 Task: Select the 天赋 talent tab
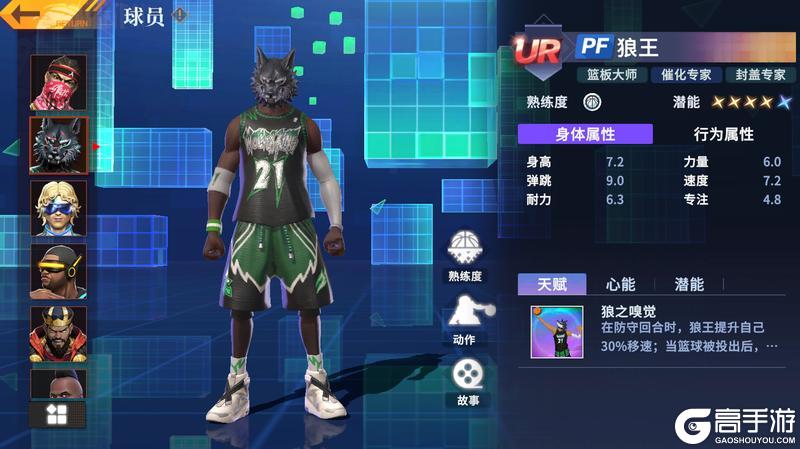(552, 284)
